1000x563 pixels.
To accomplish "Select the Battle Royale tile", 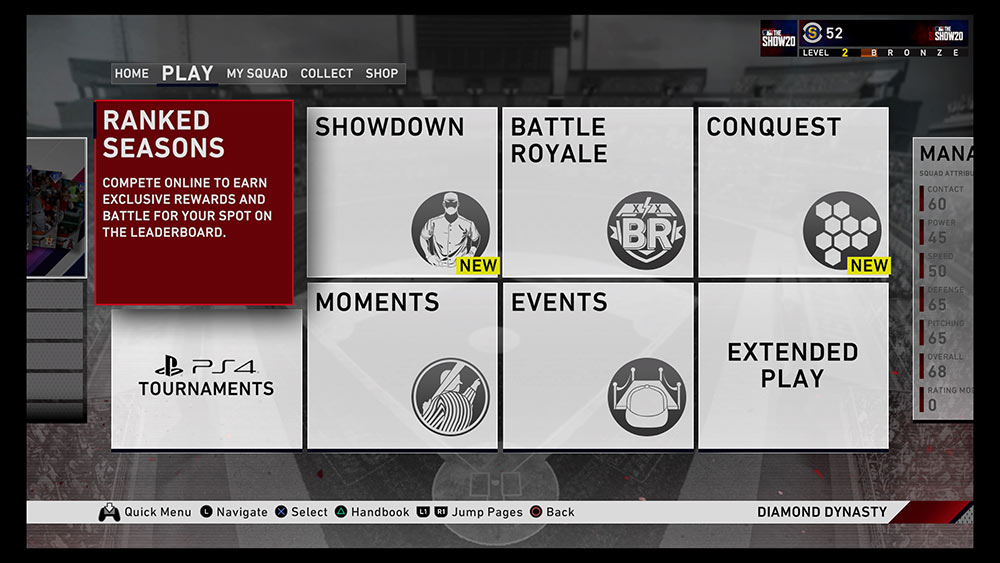I will (597, 192).
